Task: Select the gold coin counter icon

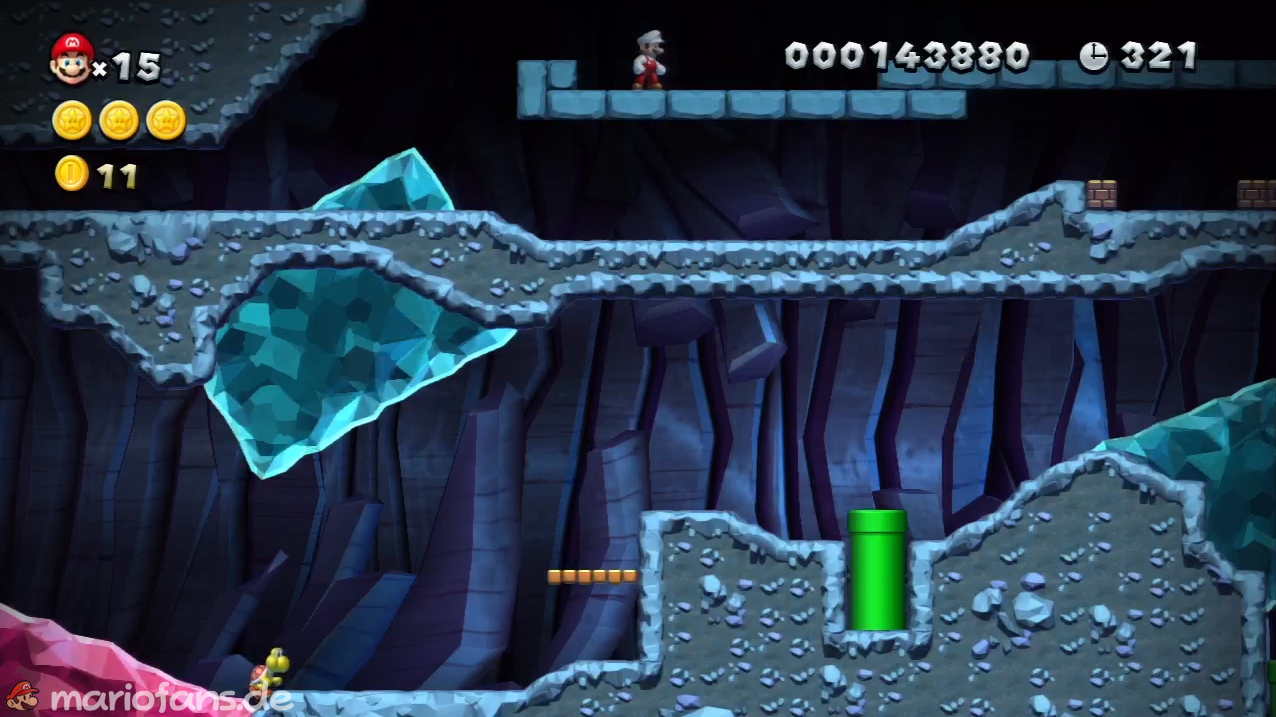Action: click(x=71, y=174)
